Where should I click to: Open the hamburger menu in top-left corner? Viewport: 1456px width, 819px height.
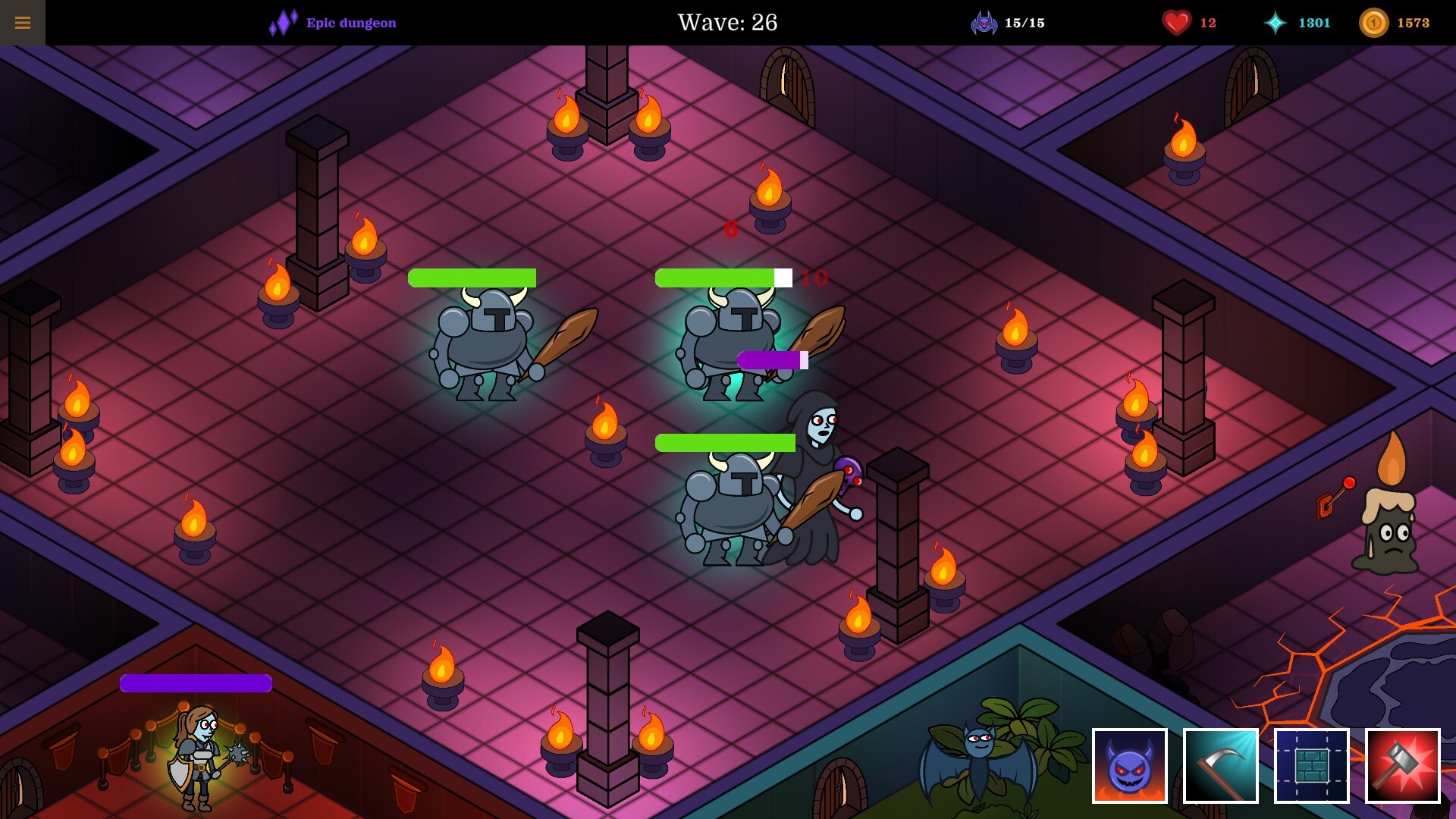(24, 21)
